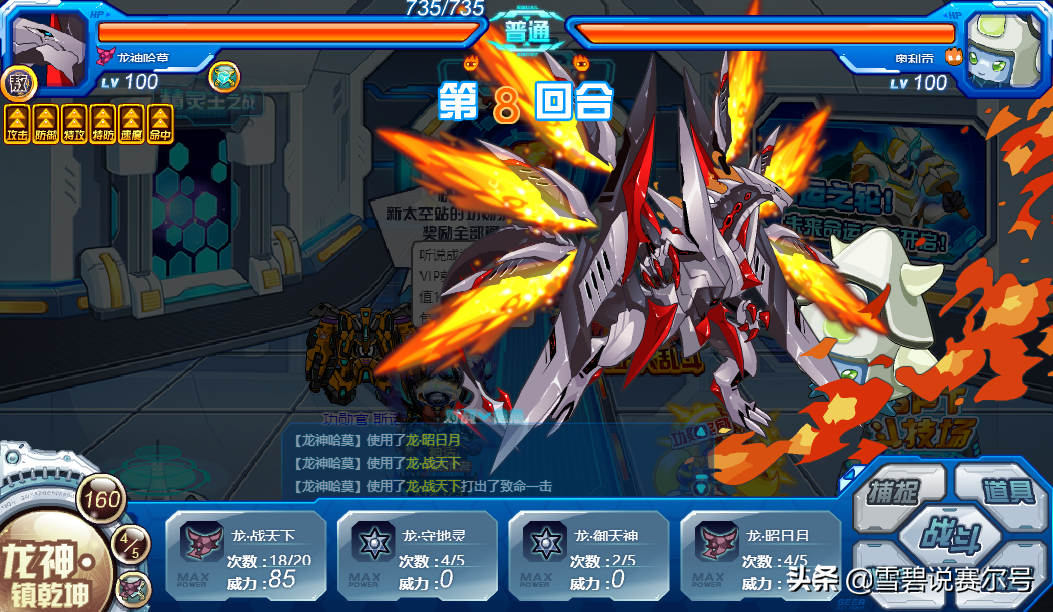
Task: Click the teal cube icon beside level
Action: pyautogui.click(x=223, y=75)
